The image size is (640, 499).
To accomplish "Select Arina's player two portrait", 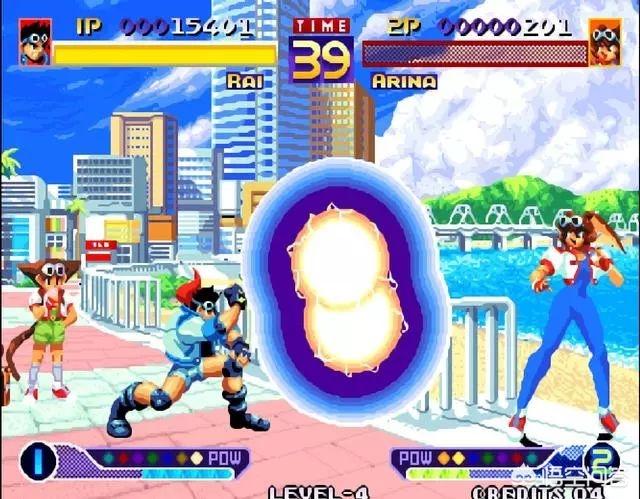I will 605,42.
